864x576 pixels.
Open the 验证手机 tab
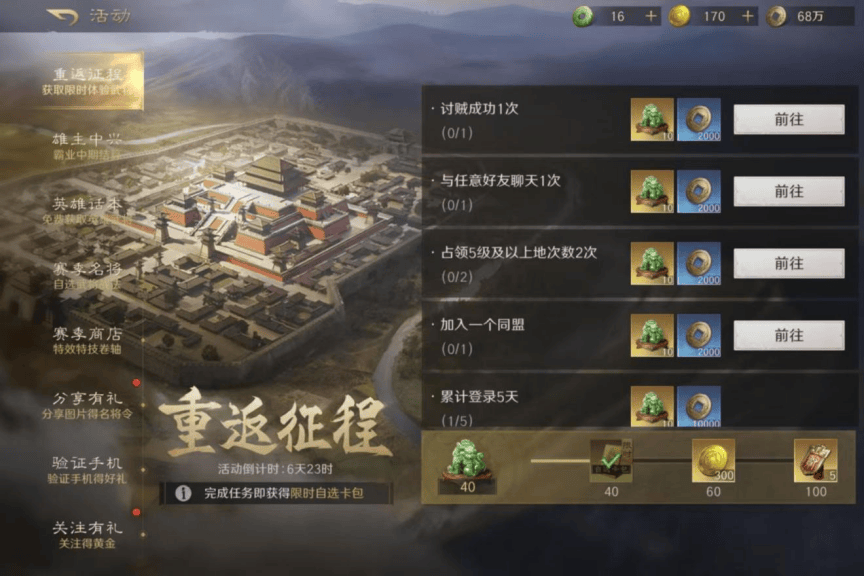click(x=87, y=469)
